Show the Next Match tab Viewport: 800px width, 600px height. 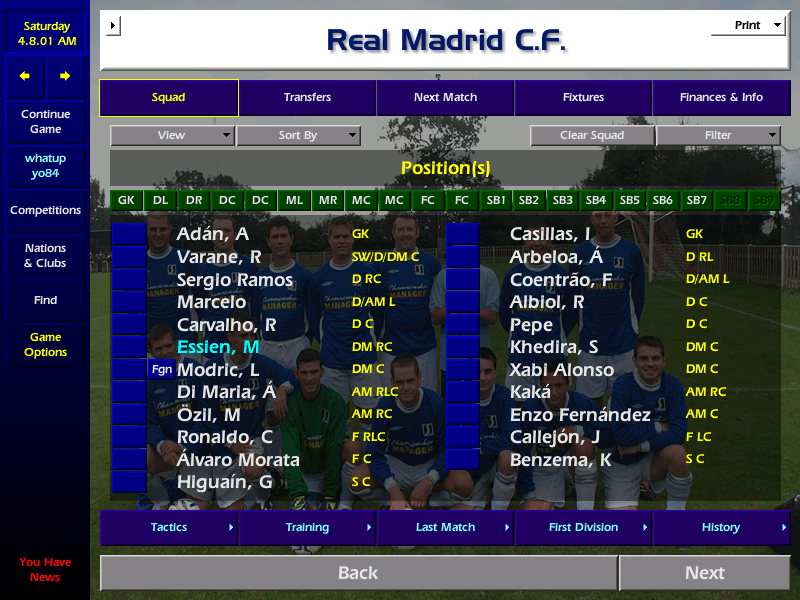(445, 98)
